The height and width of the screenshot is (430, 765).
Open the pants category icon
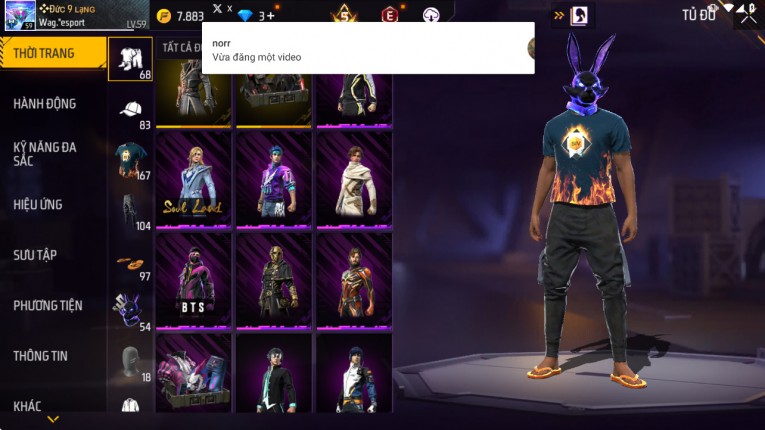pos(129,211)
